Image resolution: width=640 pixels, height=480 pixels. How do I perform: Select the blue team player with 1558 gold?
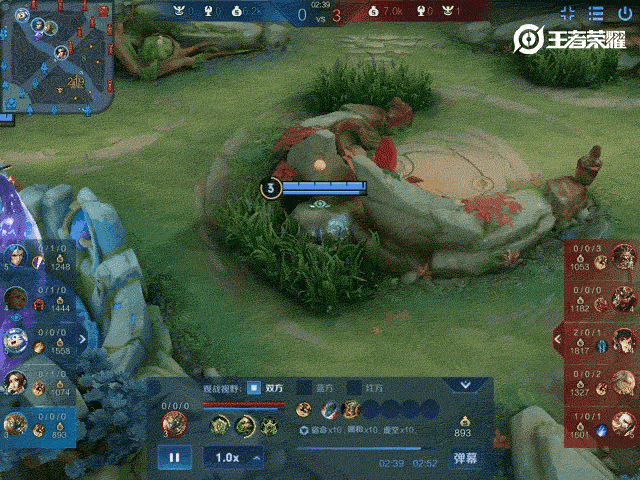click(17, 340)
